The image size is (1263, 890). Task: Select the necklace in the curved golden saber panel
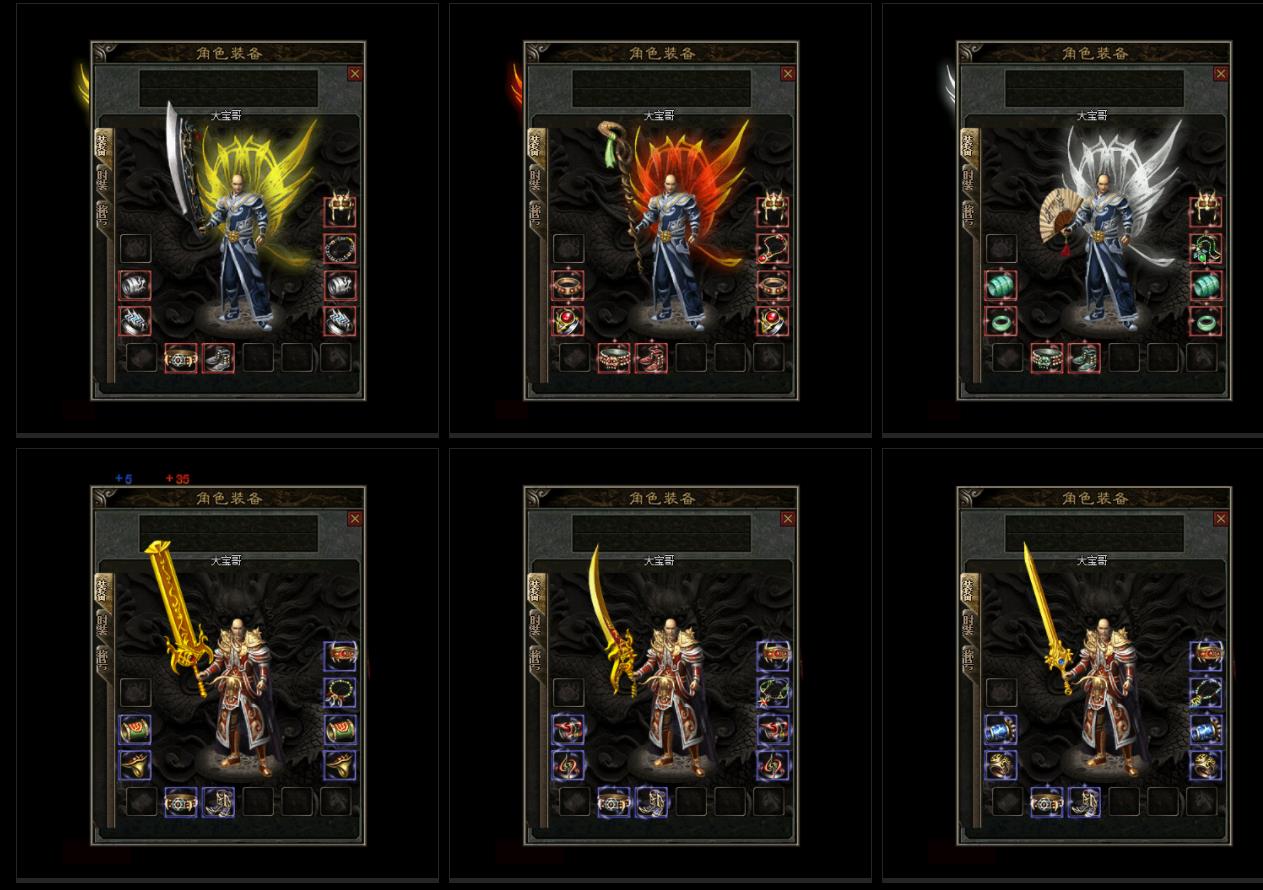[773, 693]
